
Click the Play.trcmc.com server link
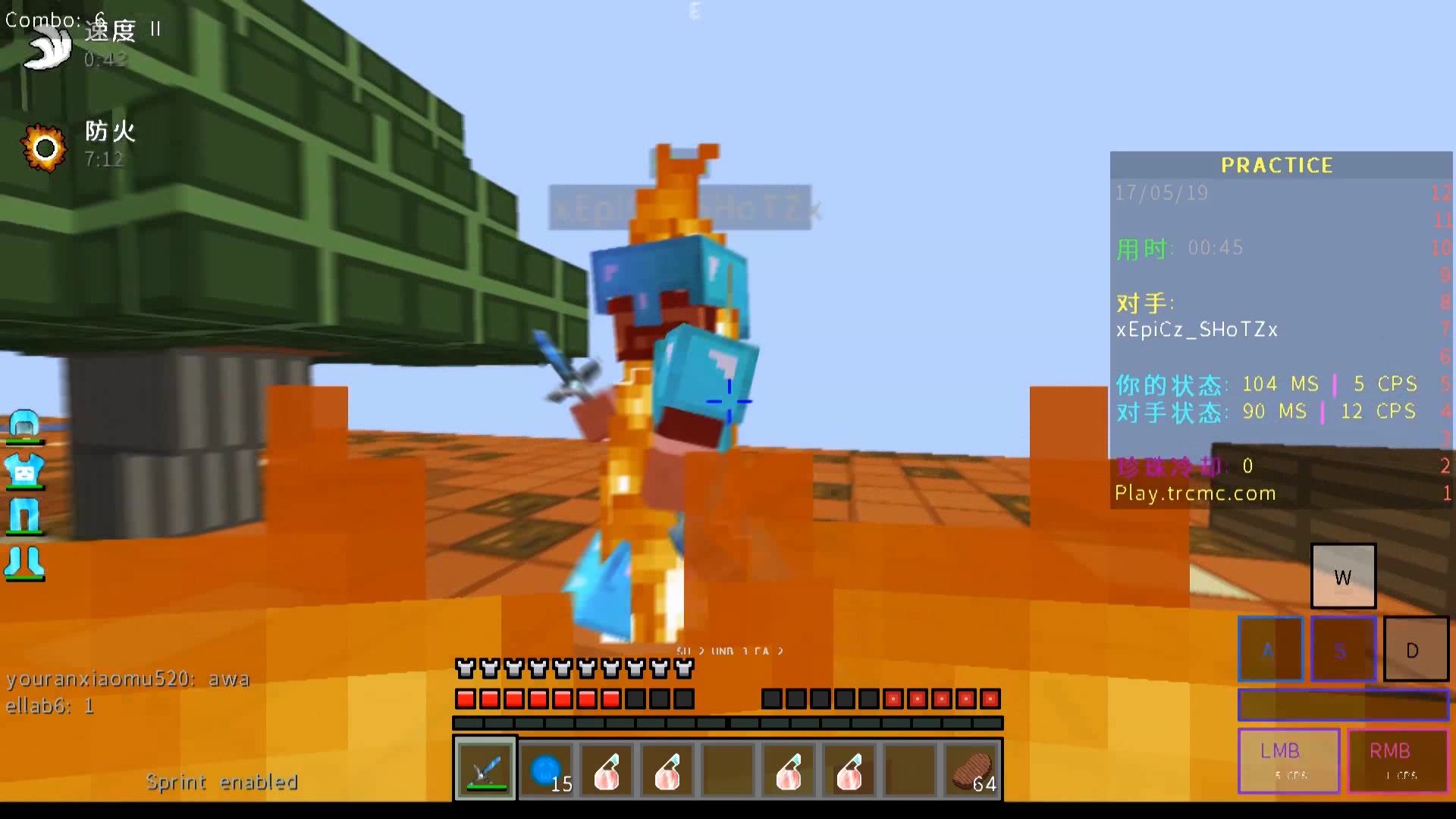coord(1195,493)
